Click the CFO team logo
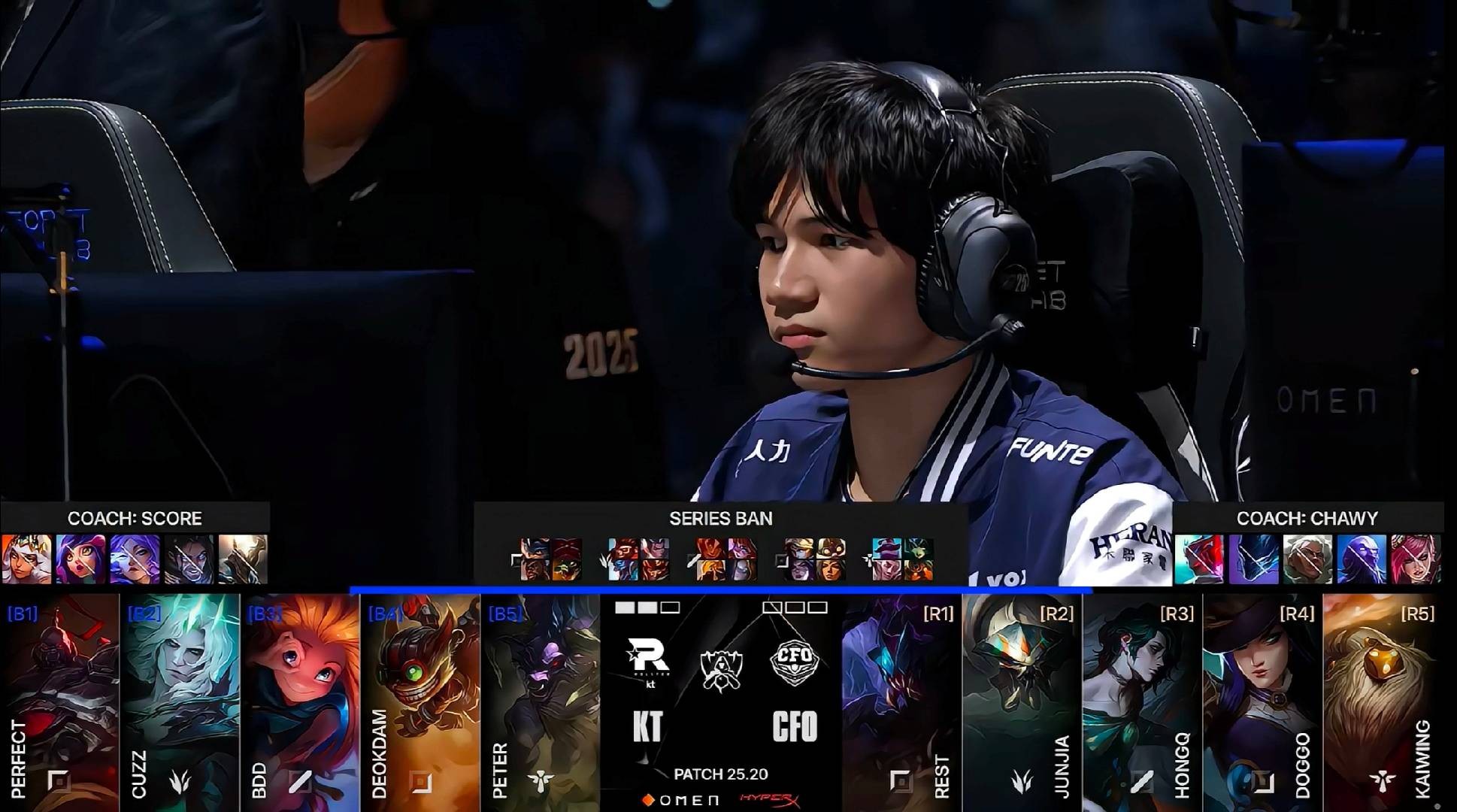Screen dimensions: 1457x812 coord(794,662)
